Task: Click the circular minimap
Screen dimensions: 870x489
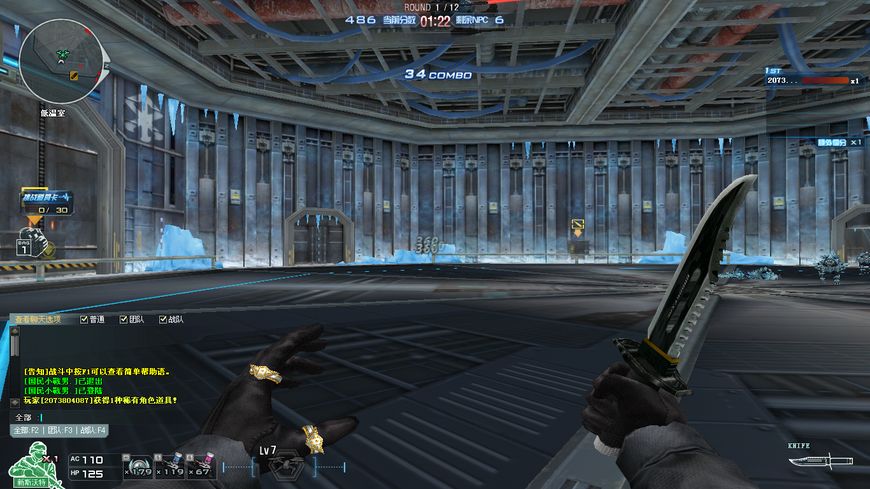Action: tap(59, 53)
